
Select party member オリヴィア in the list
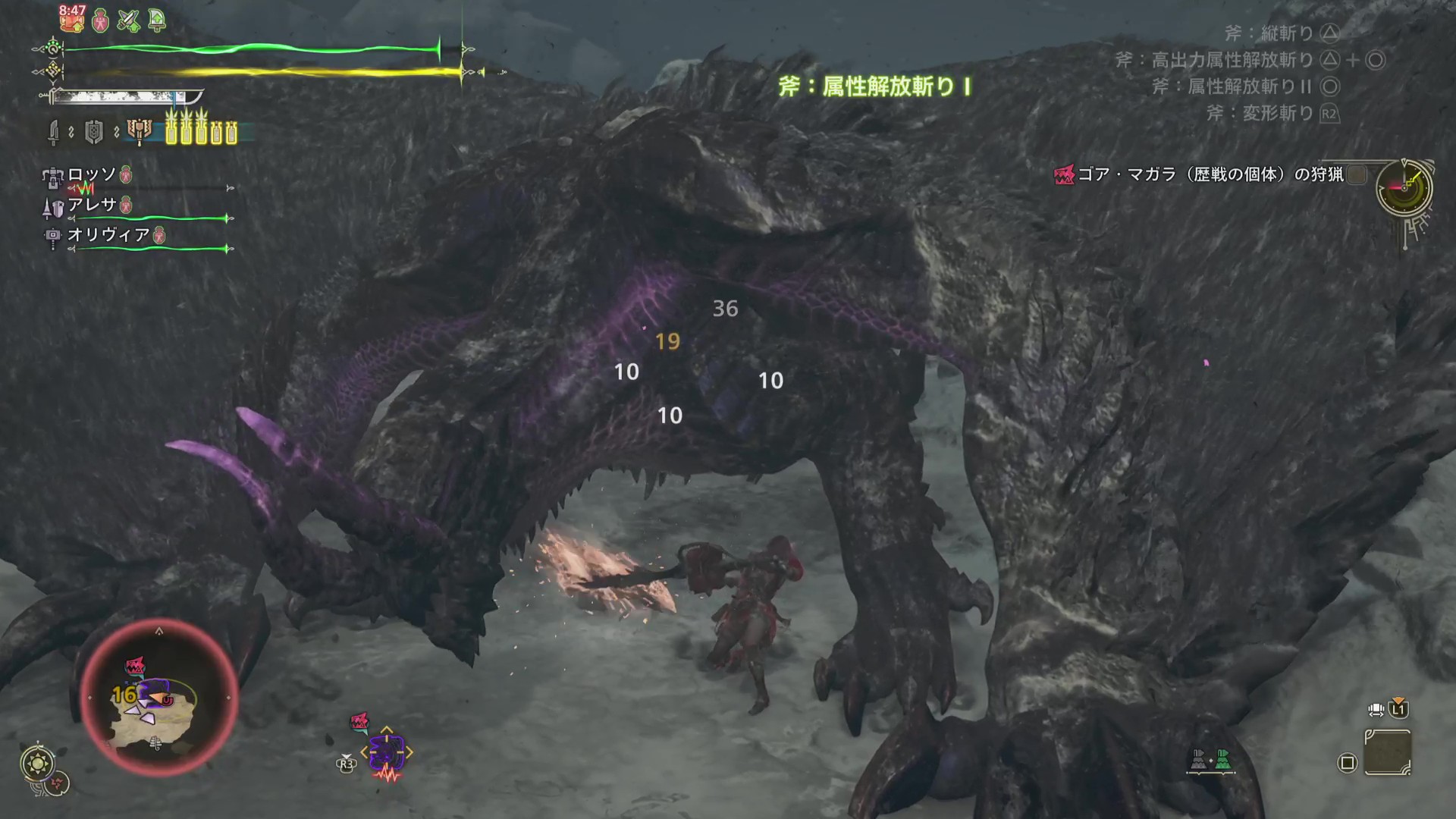[108, 235]
